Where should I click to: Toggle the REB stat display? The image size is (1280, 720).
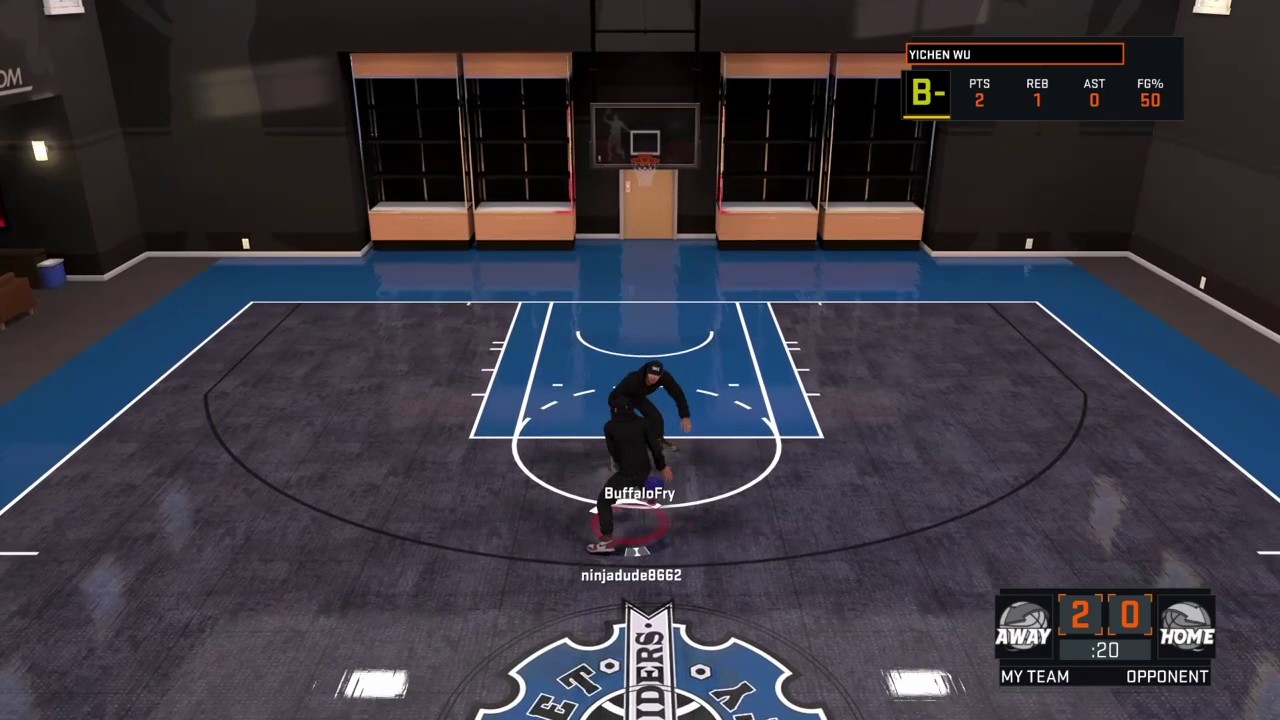[1037, 92]
